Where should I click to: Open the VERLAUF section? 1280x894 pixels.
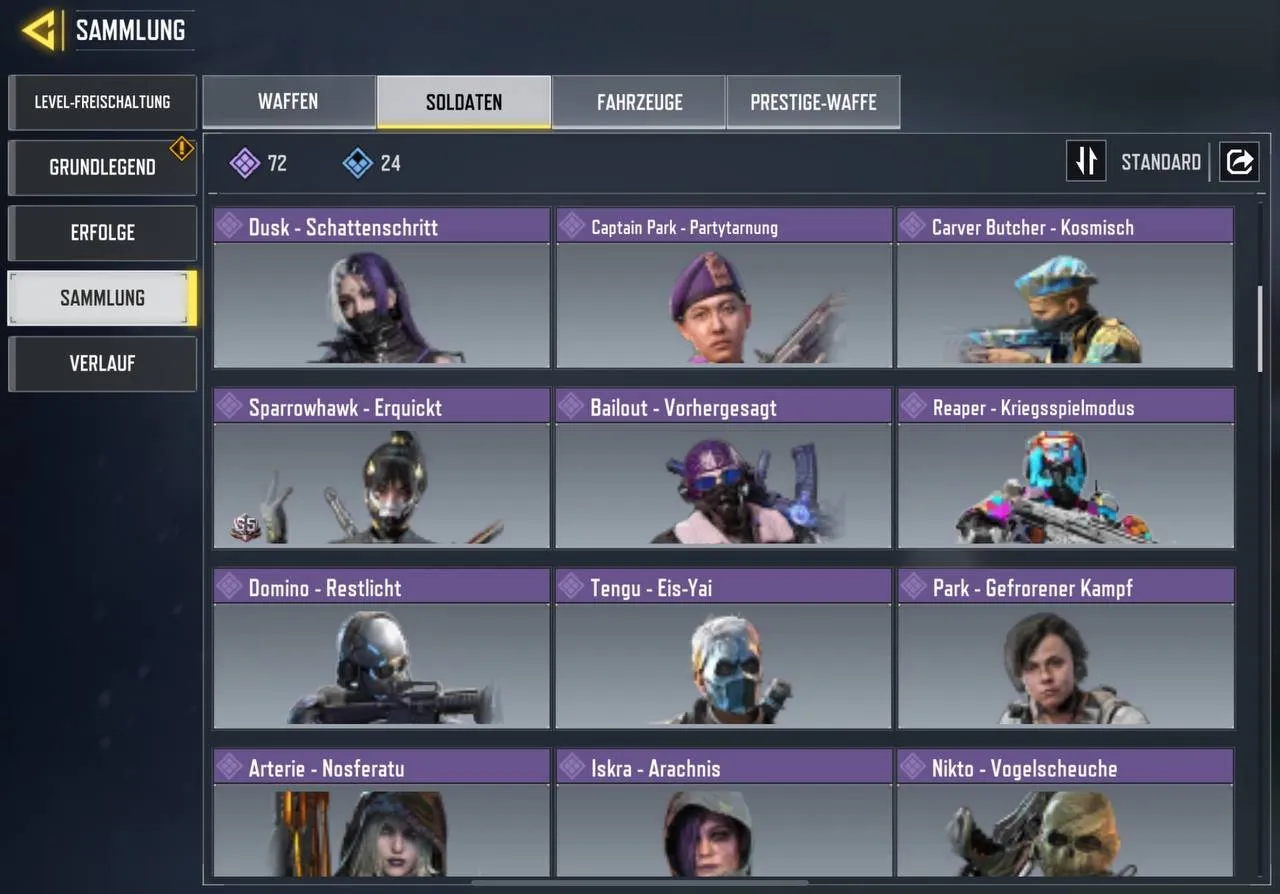[x=102, y=363]
